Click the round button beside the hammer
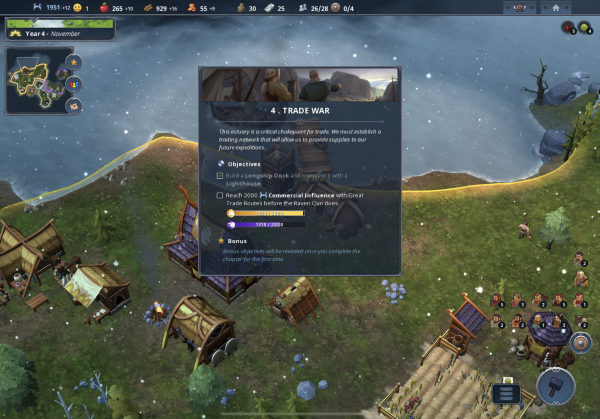This screenshot has height=419, width=600. pos(580,343)
